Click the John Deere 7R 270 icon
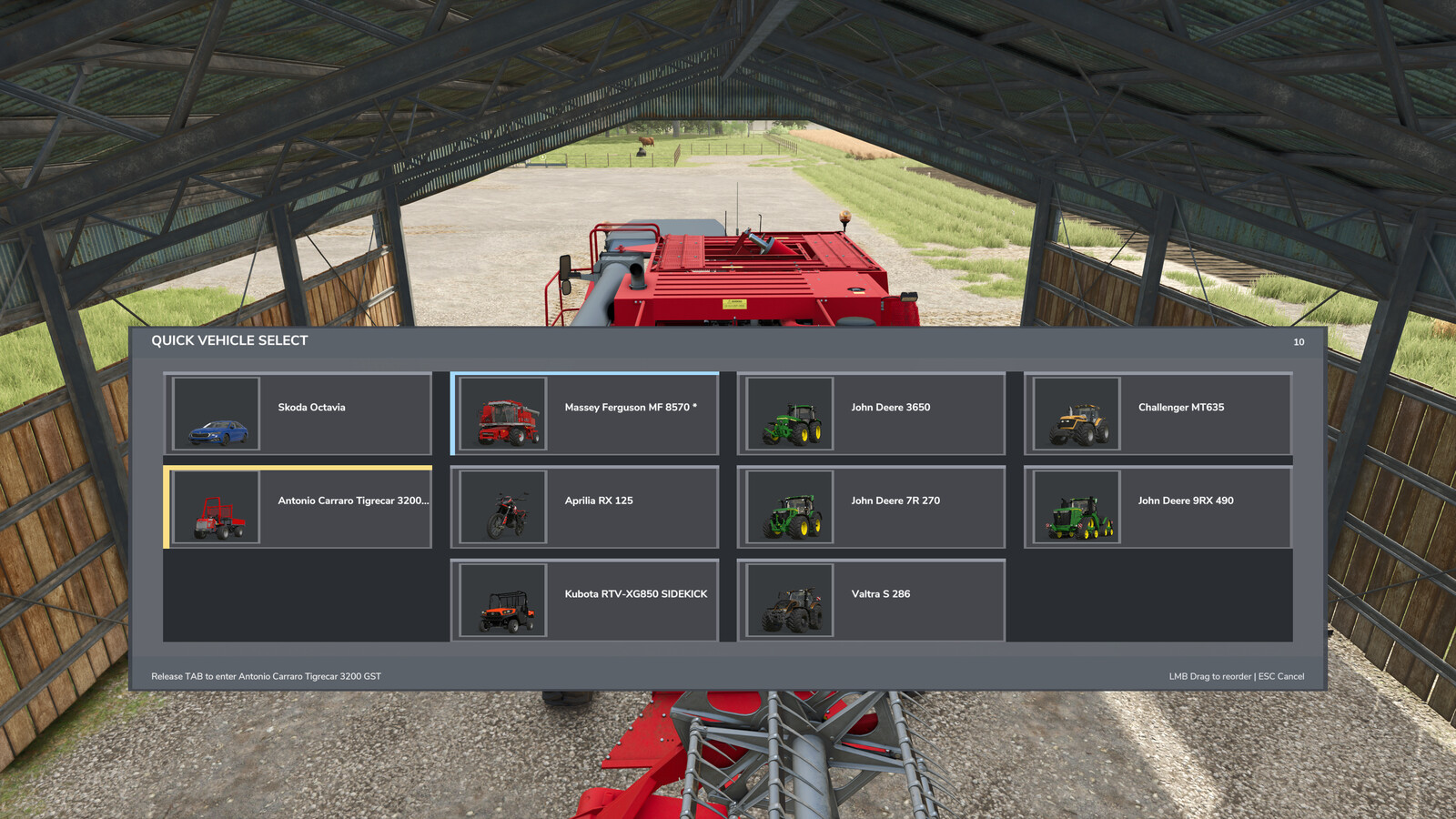Screen dimensions: 1456x819 (792, 507)
